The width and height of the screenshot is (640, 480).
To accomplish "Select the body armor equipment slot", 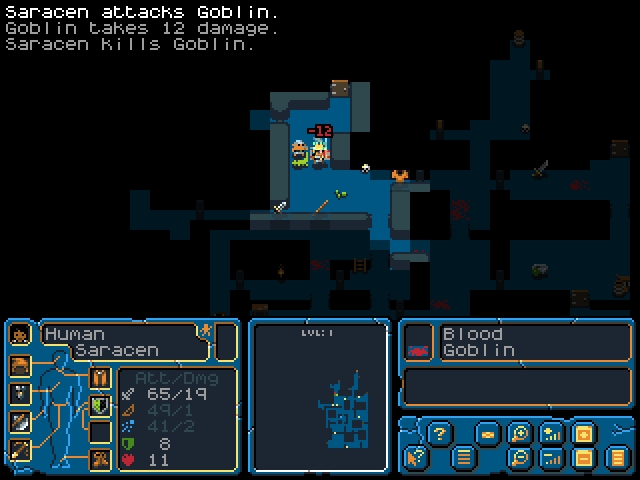I will (x=100, y=378).
